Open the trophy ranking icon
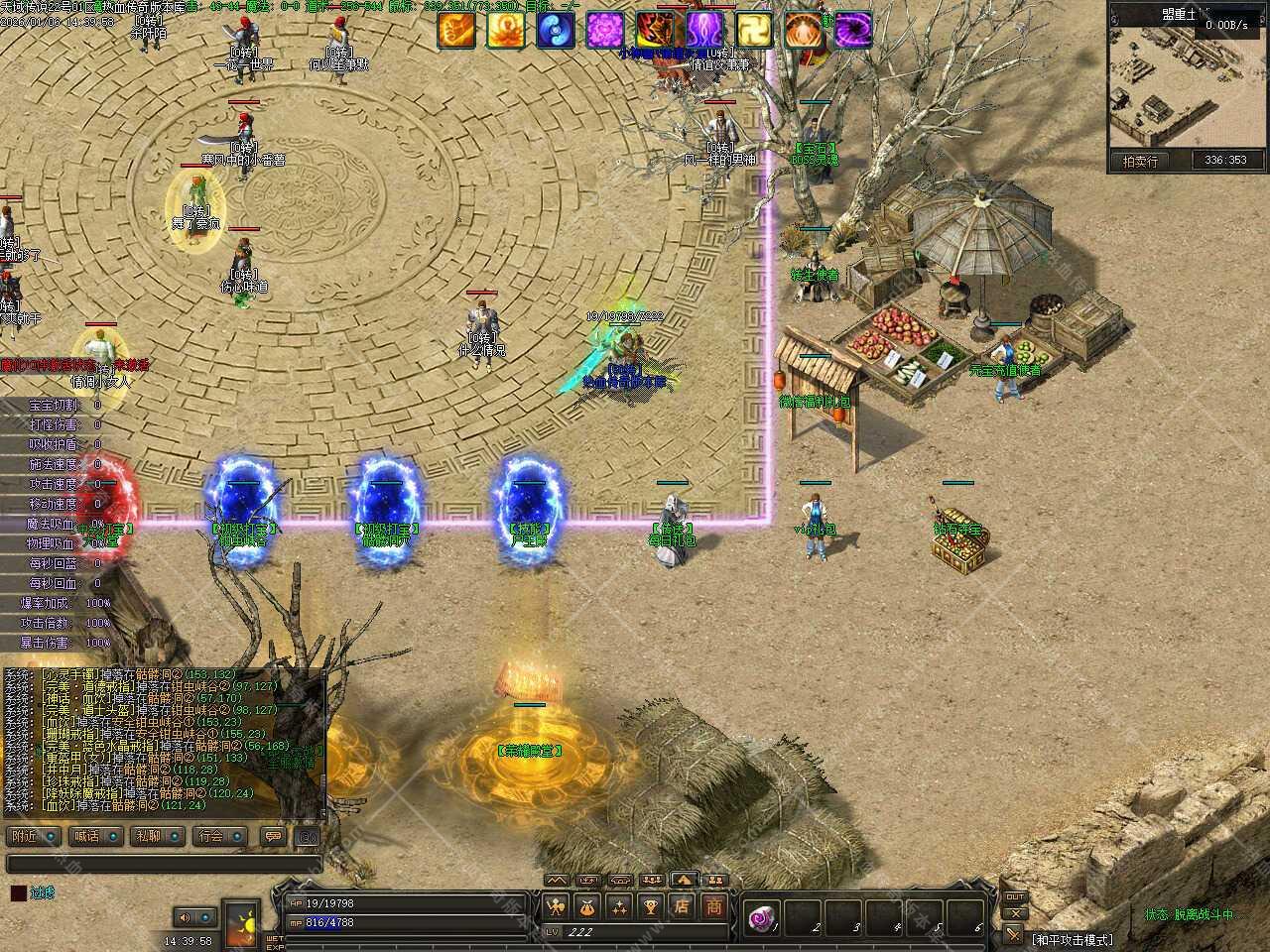 (x=650, y=906)
